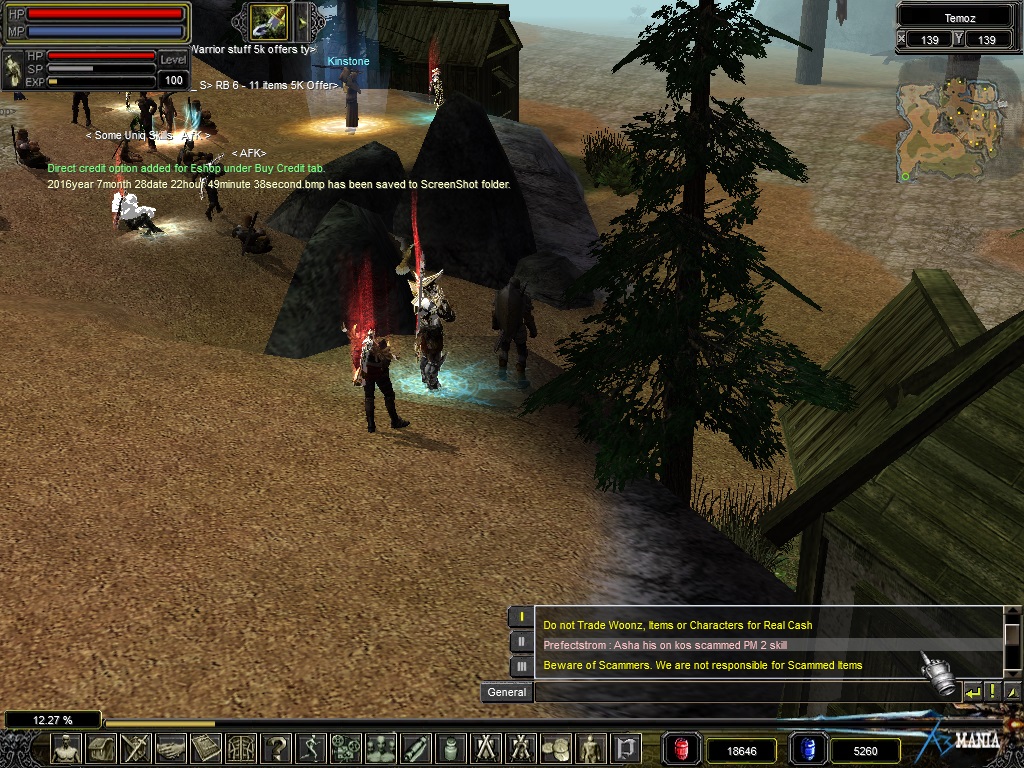Activate the sword skill icon at top

pos(268,21)
